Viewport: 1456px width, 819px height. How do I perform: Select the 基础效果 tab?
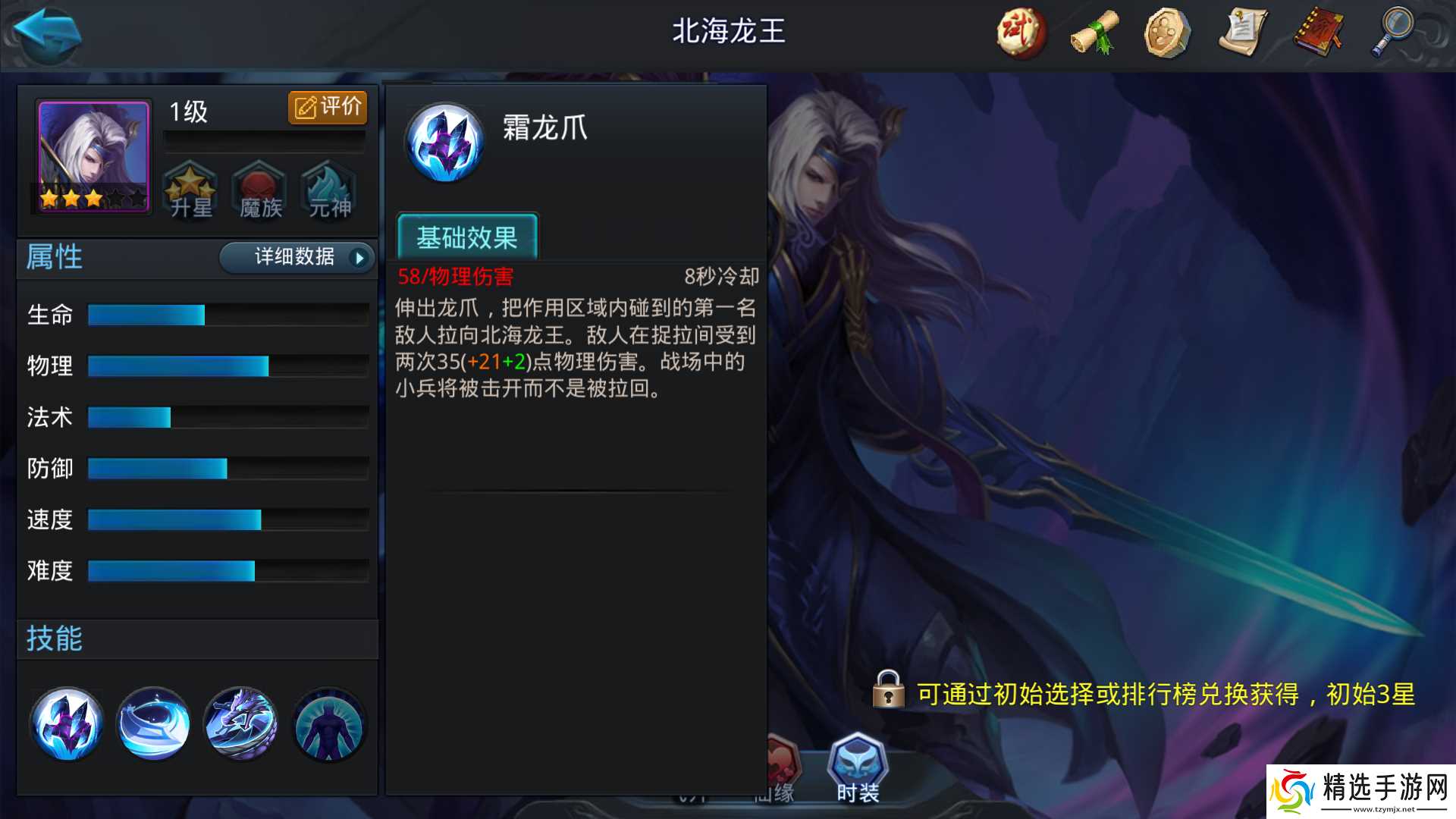pyautogui.click(x=467, y=237)
